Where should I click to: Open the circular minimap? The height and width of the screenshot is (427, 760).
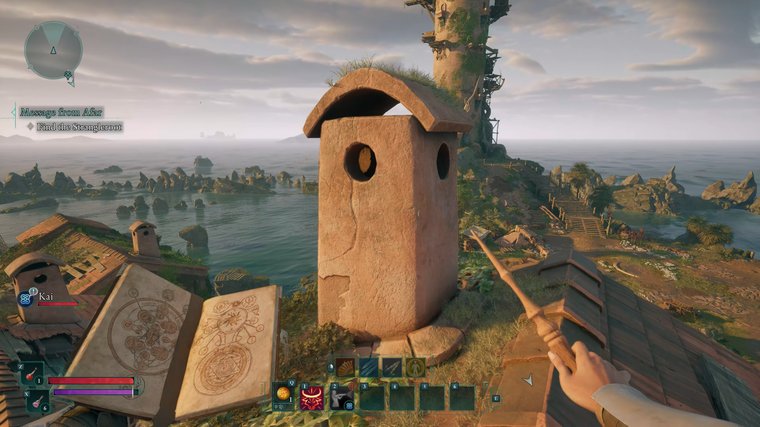click(x=53, y=50)
